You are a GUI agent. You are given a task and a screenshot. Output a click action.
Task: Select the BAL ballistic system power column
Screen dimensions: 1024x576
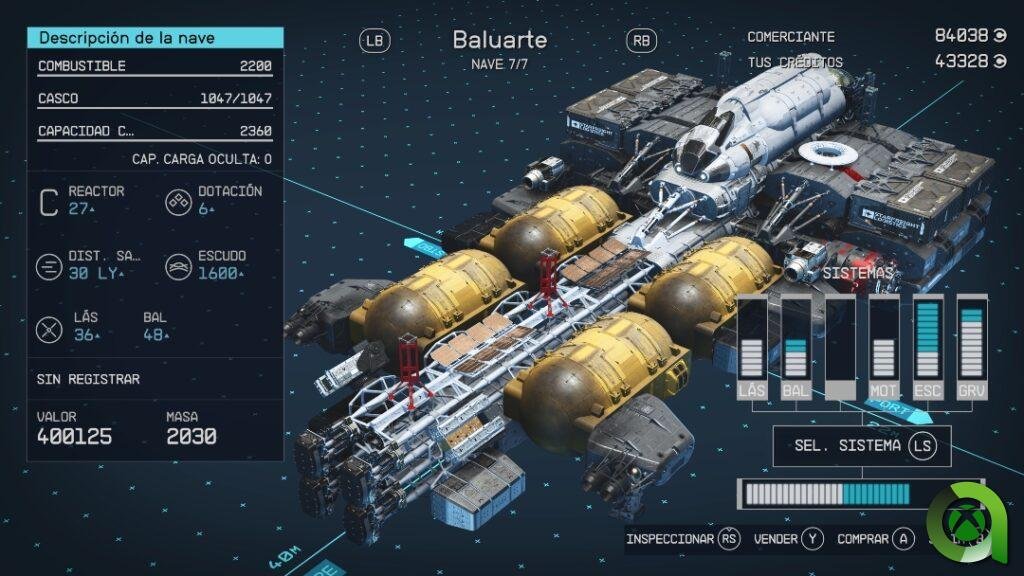coord(796,346)
